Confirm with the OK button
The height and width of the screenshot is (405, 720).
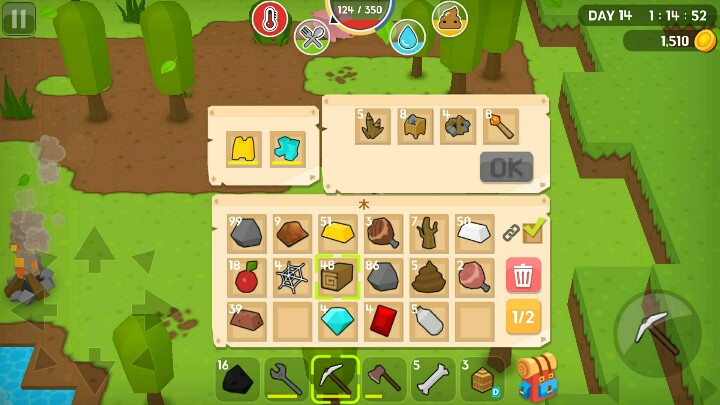[506, 167]
